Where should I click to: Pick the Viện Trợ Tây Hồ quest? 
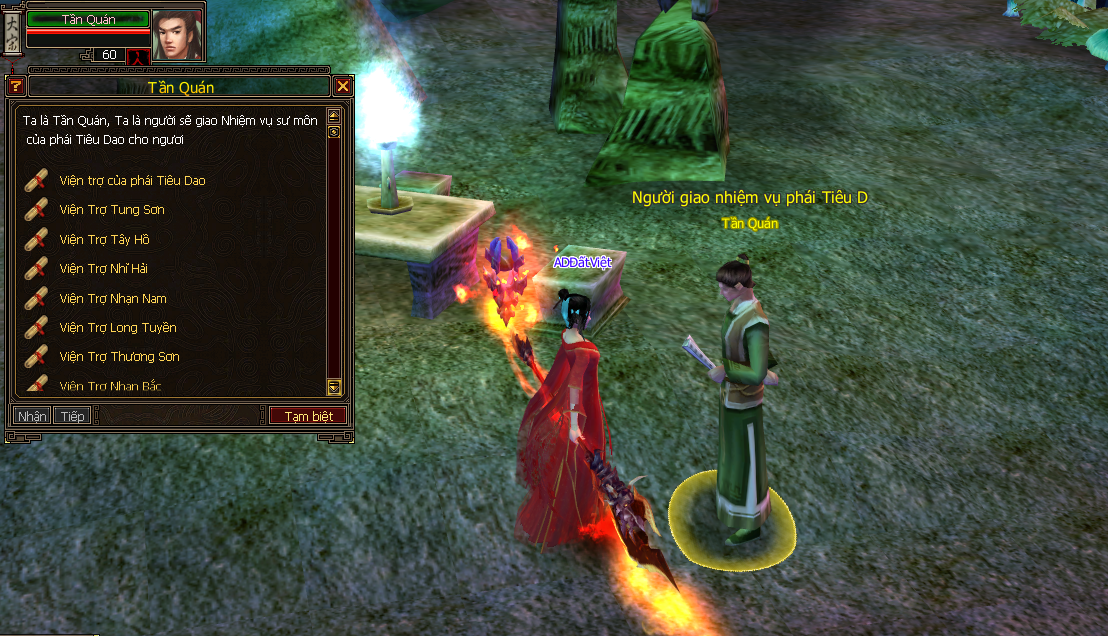104,240
